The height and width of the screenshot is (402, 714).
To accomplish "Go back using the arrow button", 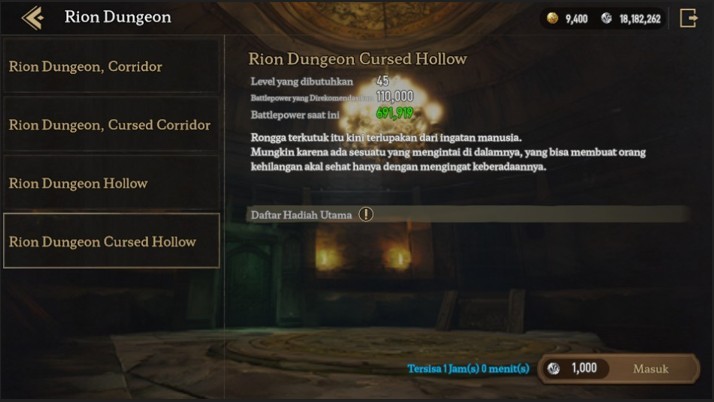I will click(x=32, y=17).
